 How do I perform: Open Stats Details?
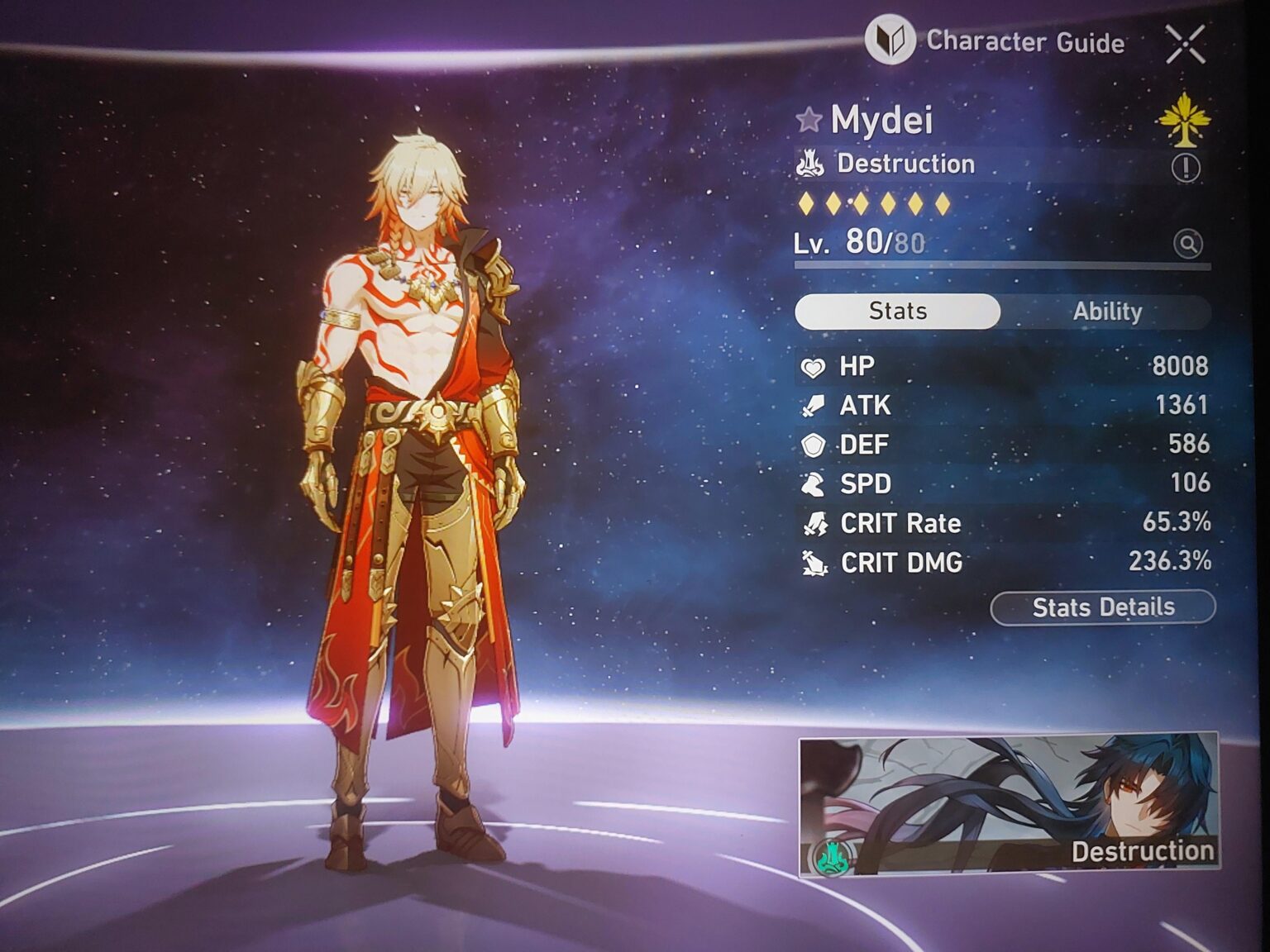pyautogui.click(x=1102, y=607)
